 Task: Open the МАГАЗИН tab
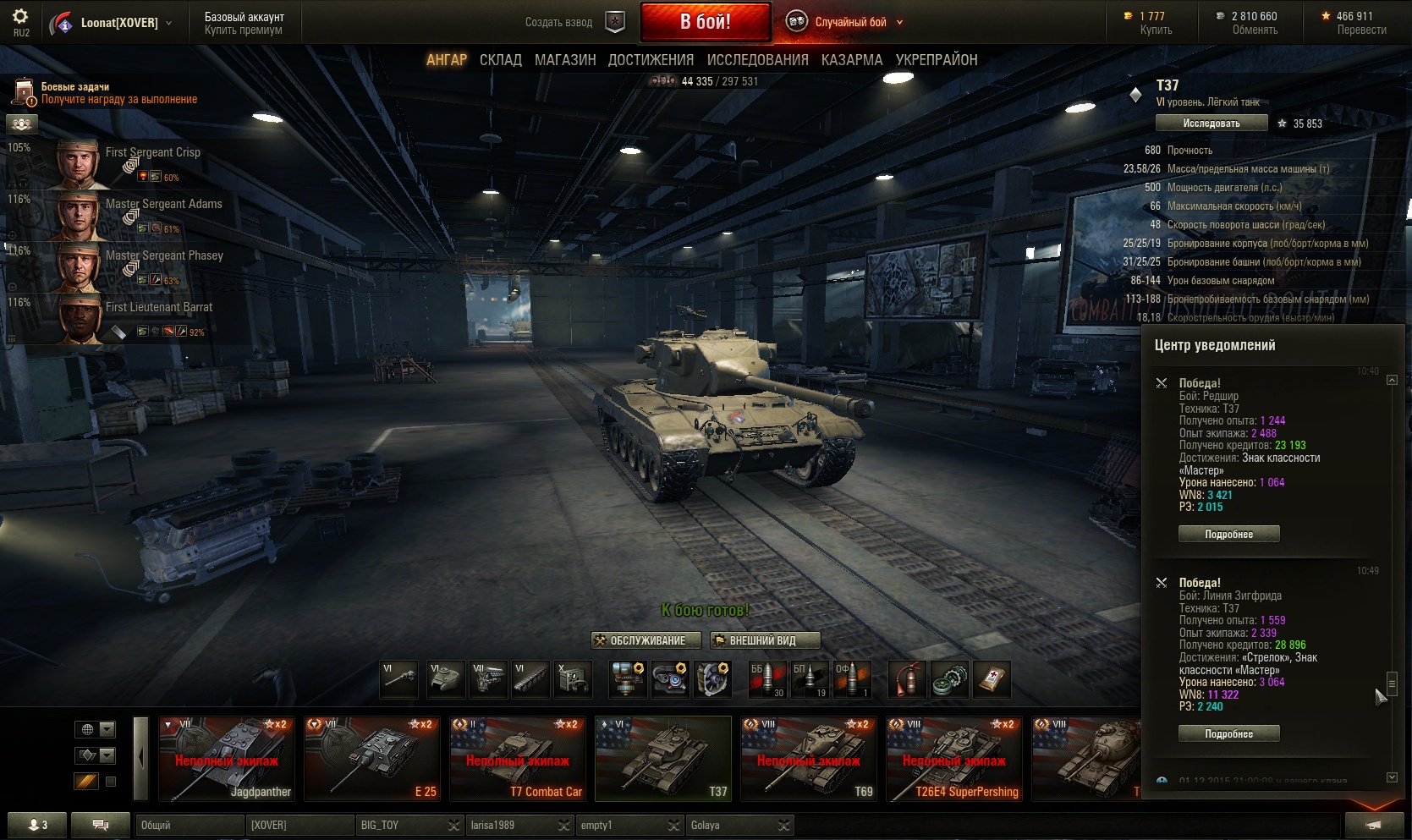(565, 60)
